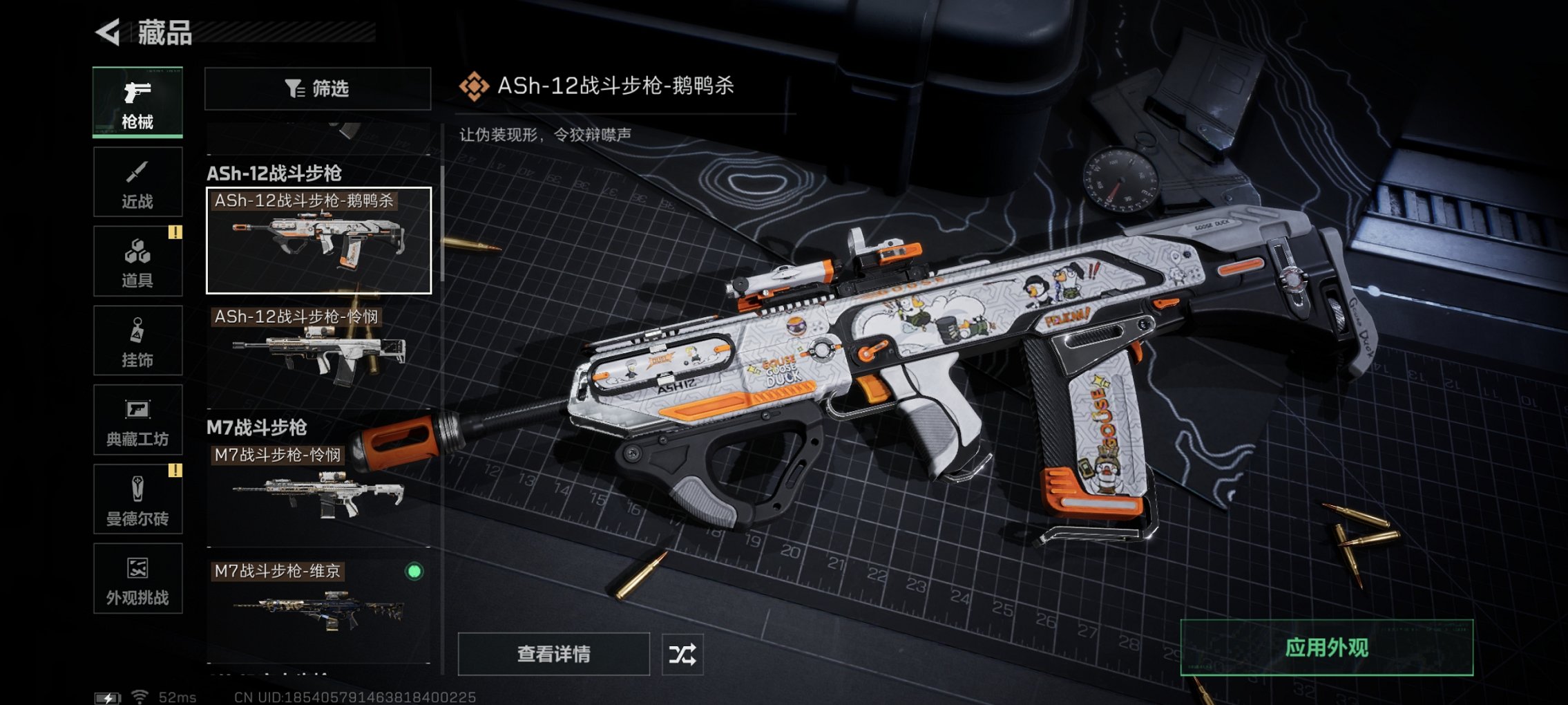Switch to the 近战 melee category icon
Viewport: 1568px width, 705px height.
point(137,181)
